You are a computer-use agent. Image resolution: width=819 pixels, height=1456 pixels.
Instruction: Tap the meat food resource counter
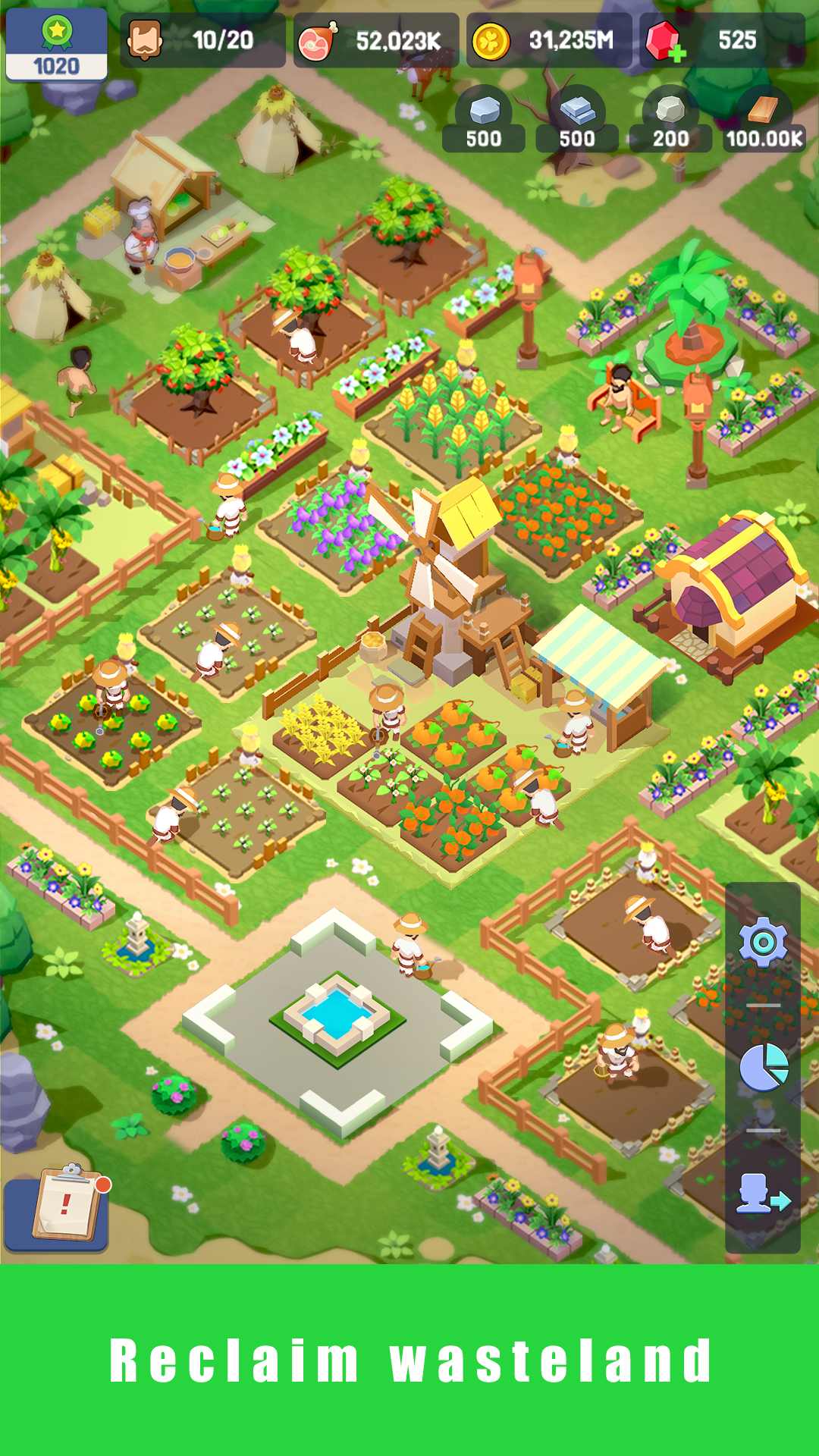376,41
